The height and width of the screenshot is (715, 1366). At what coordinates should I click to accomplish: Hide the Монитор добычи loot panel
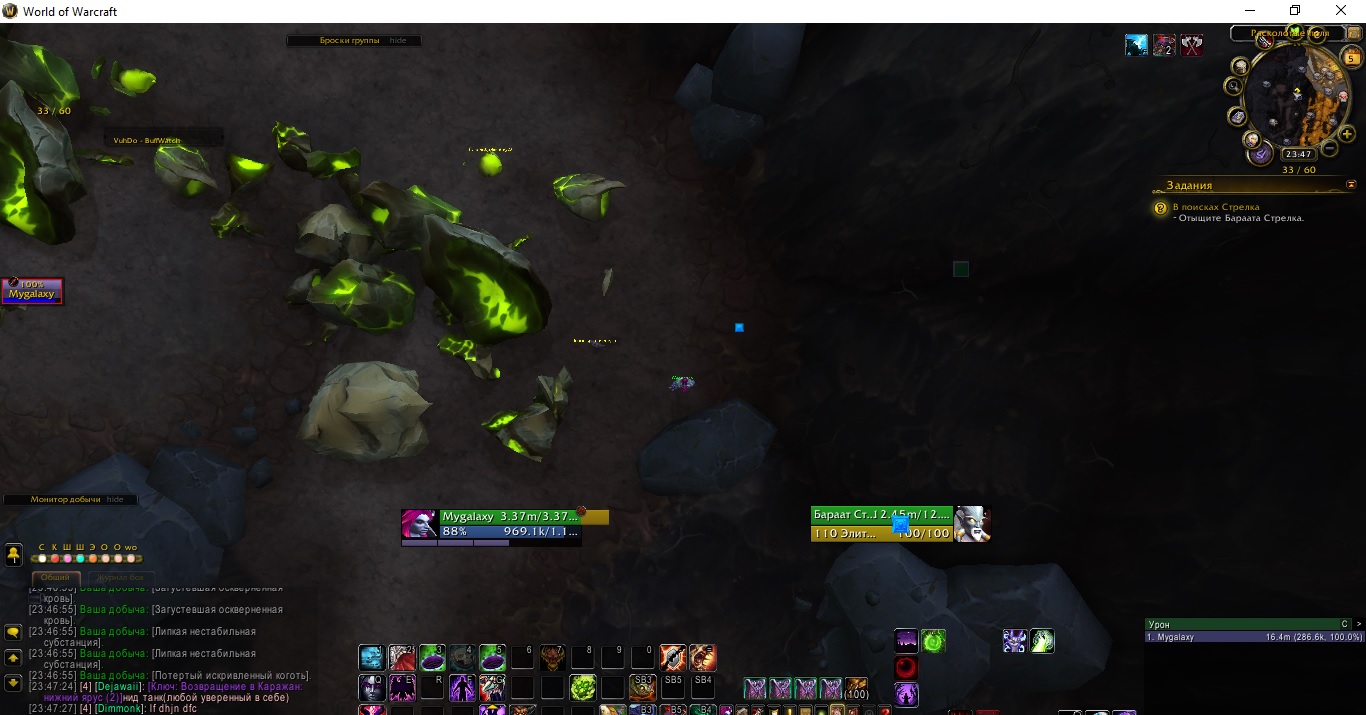[116, 499]
